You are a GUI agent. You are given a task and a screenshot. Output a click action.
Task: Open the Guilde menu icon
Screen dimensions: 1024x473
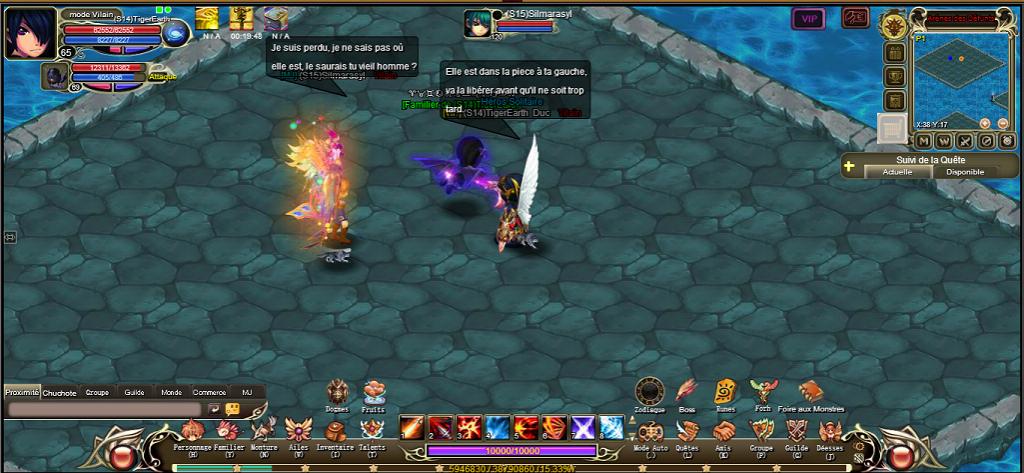pyautogui.click(x=795, y=431)
